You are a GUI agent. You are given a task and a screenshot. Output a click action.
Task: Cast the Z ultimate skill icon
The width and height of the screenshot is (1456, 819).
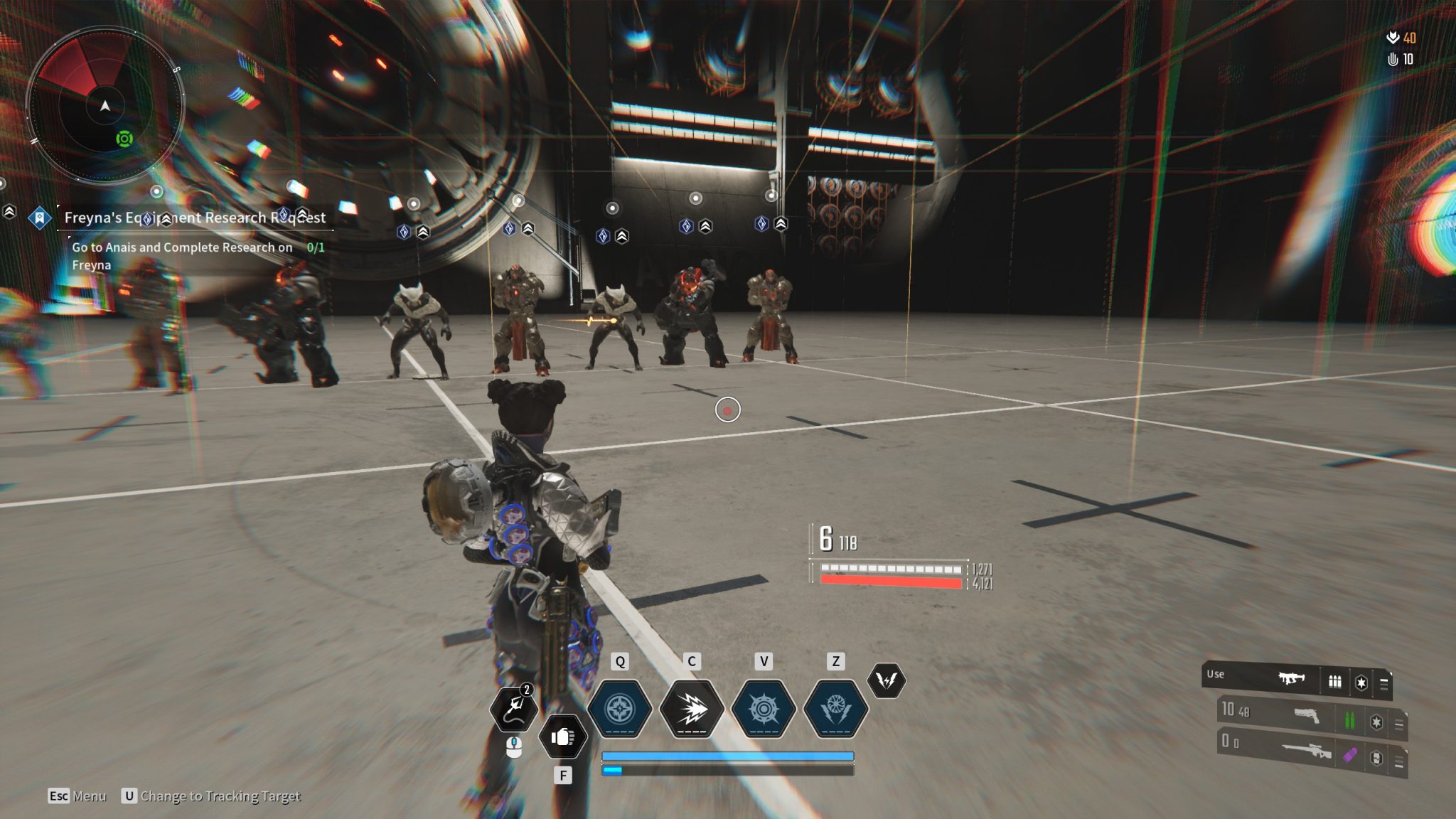835,709
